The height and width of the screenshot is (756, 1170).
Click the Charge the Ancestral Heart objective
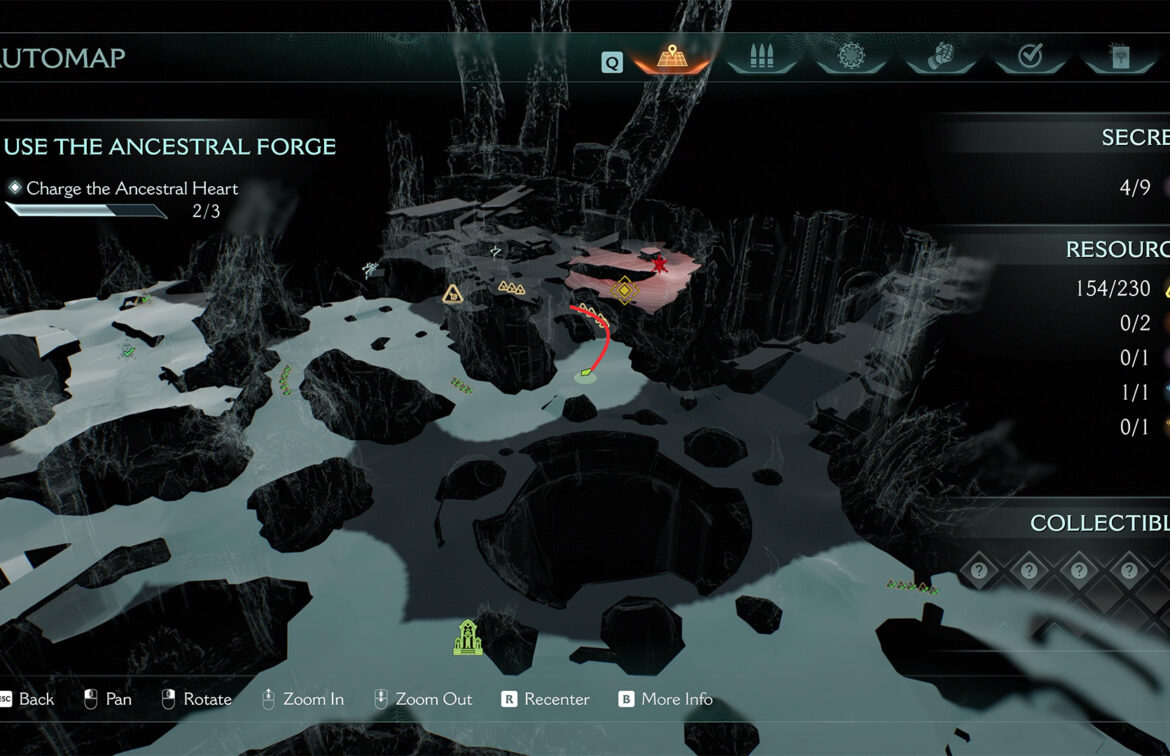[132, 188]
